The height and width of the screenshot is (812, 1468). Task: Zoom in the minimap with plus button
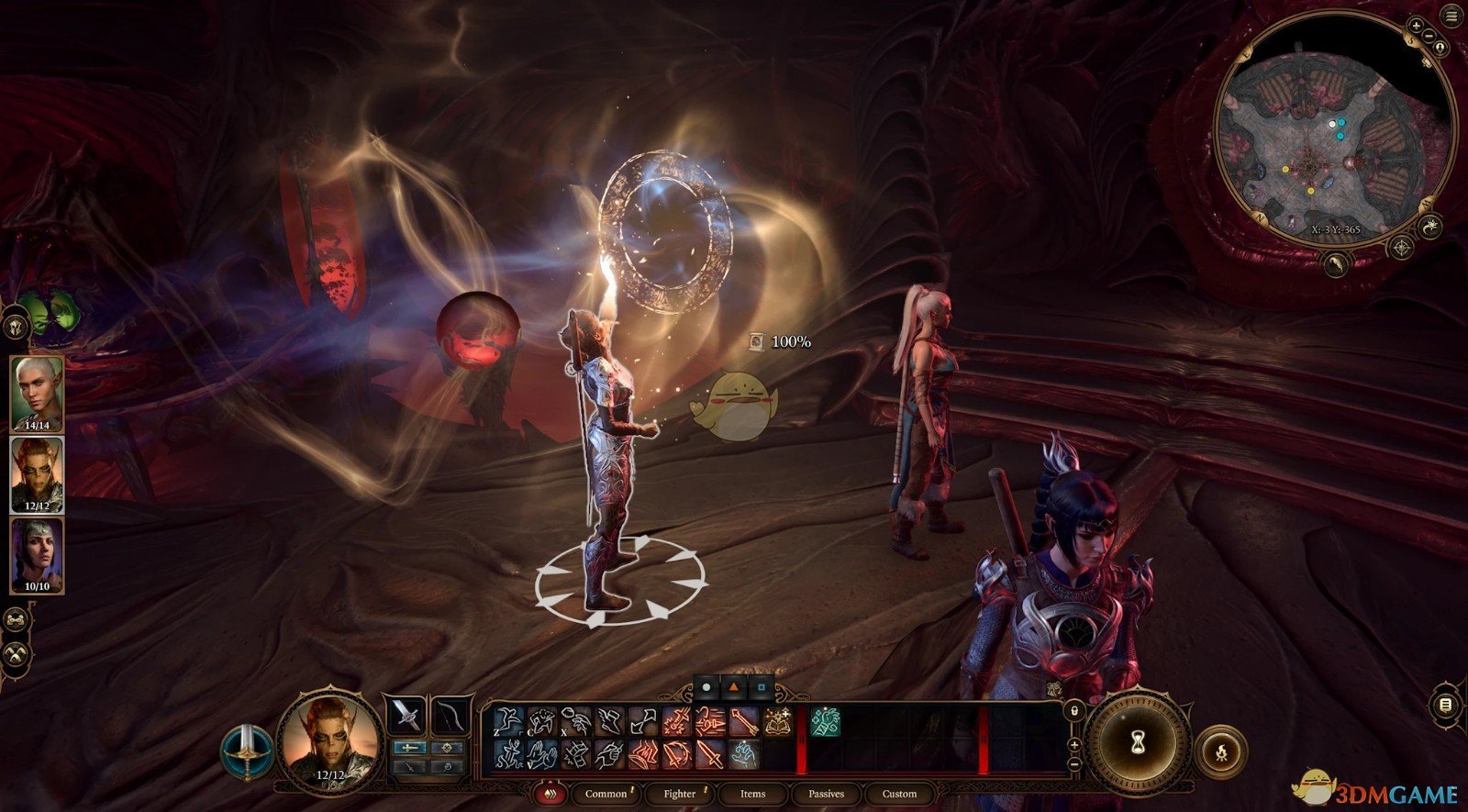(x=1416, y=27)
